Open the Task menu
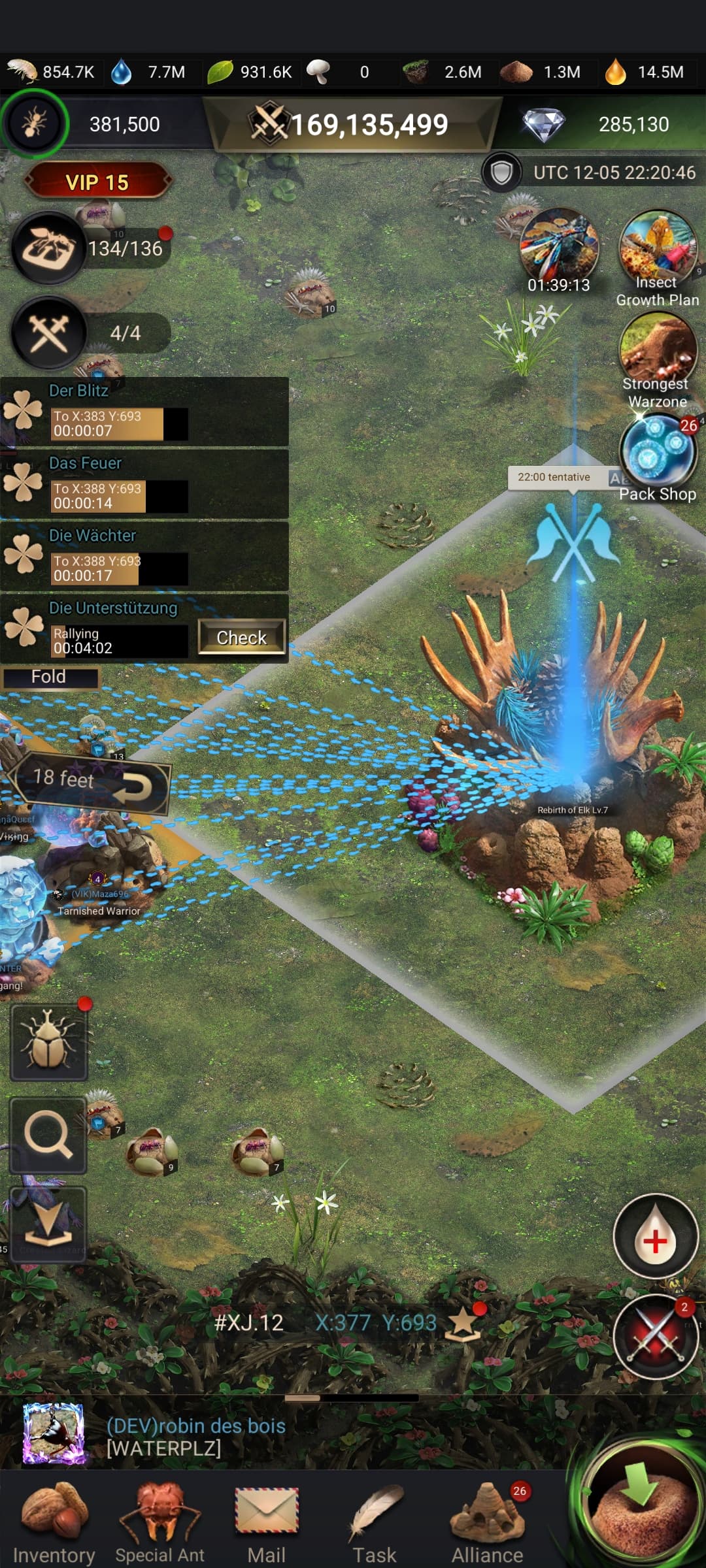The height and width of the screenshot is (1568, 706). [375, 1518]
